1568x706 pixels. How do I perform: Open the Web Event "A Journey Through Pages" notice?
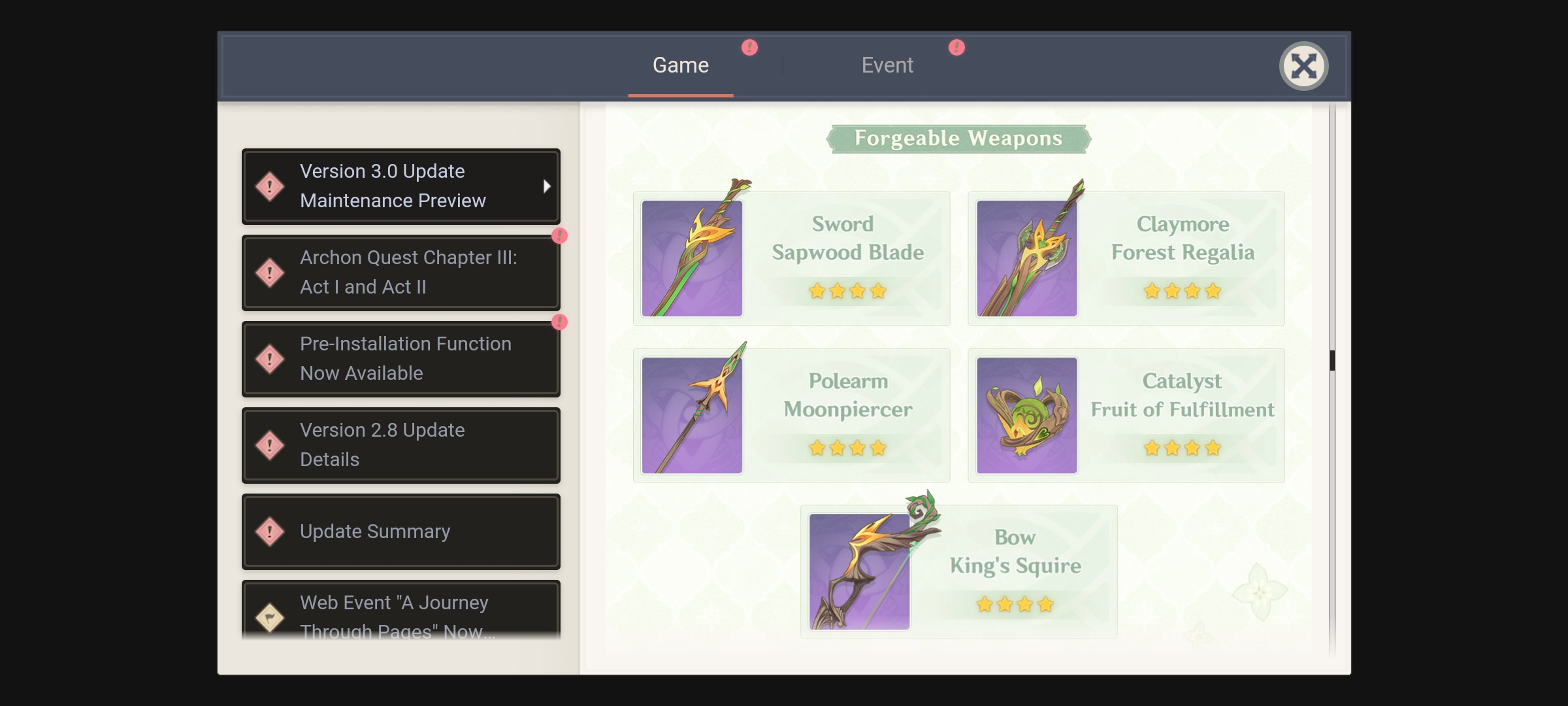click(400, 614)
